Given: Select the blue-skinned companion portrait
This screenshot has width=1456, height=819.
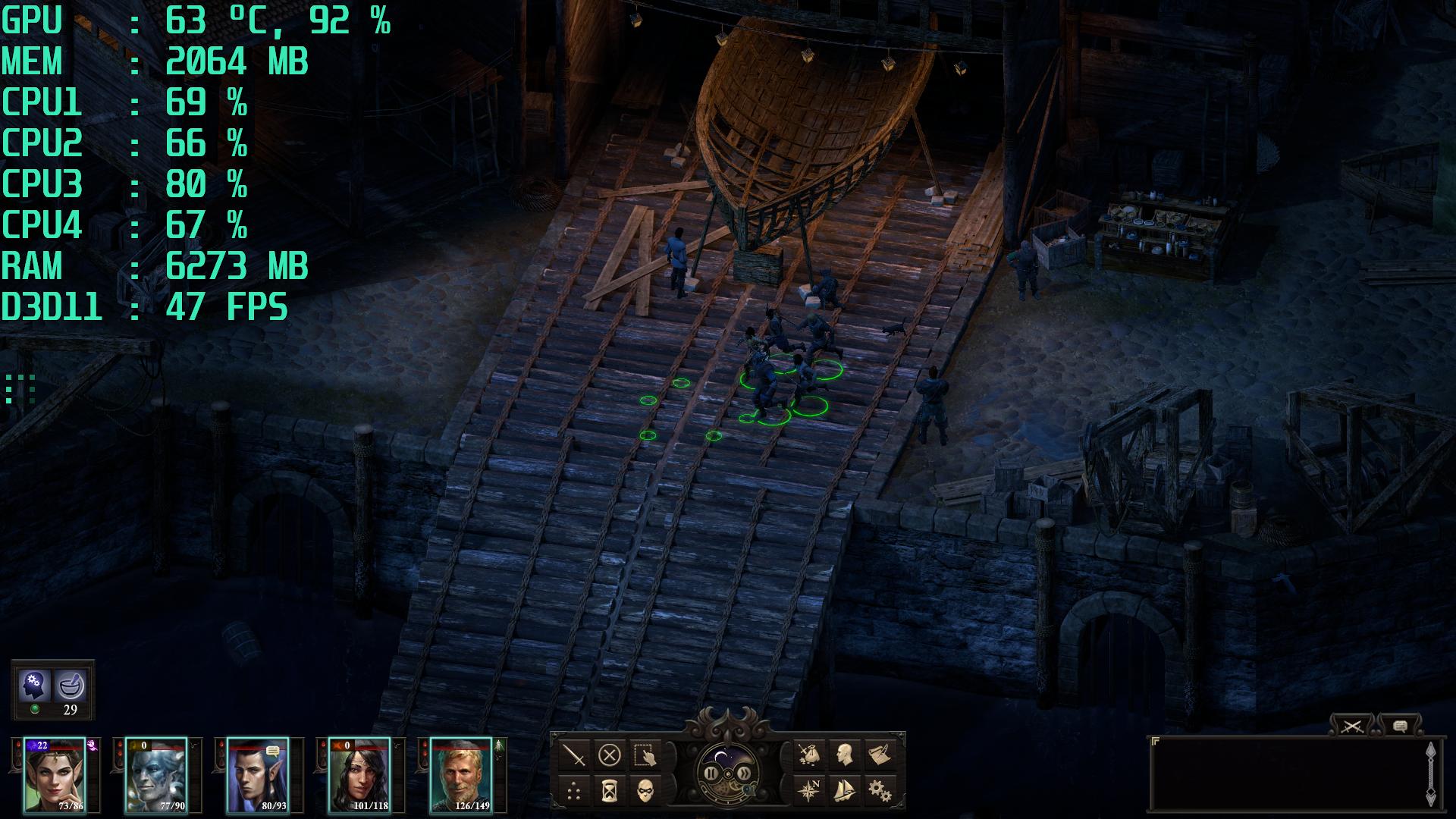Looking at the screenshot, I should 155,775.
